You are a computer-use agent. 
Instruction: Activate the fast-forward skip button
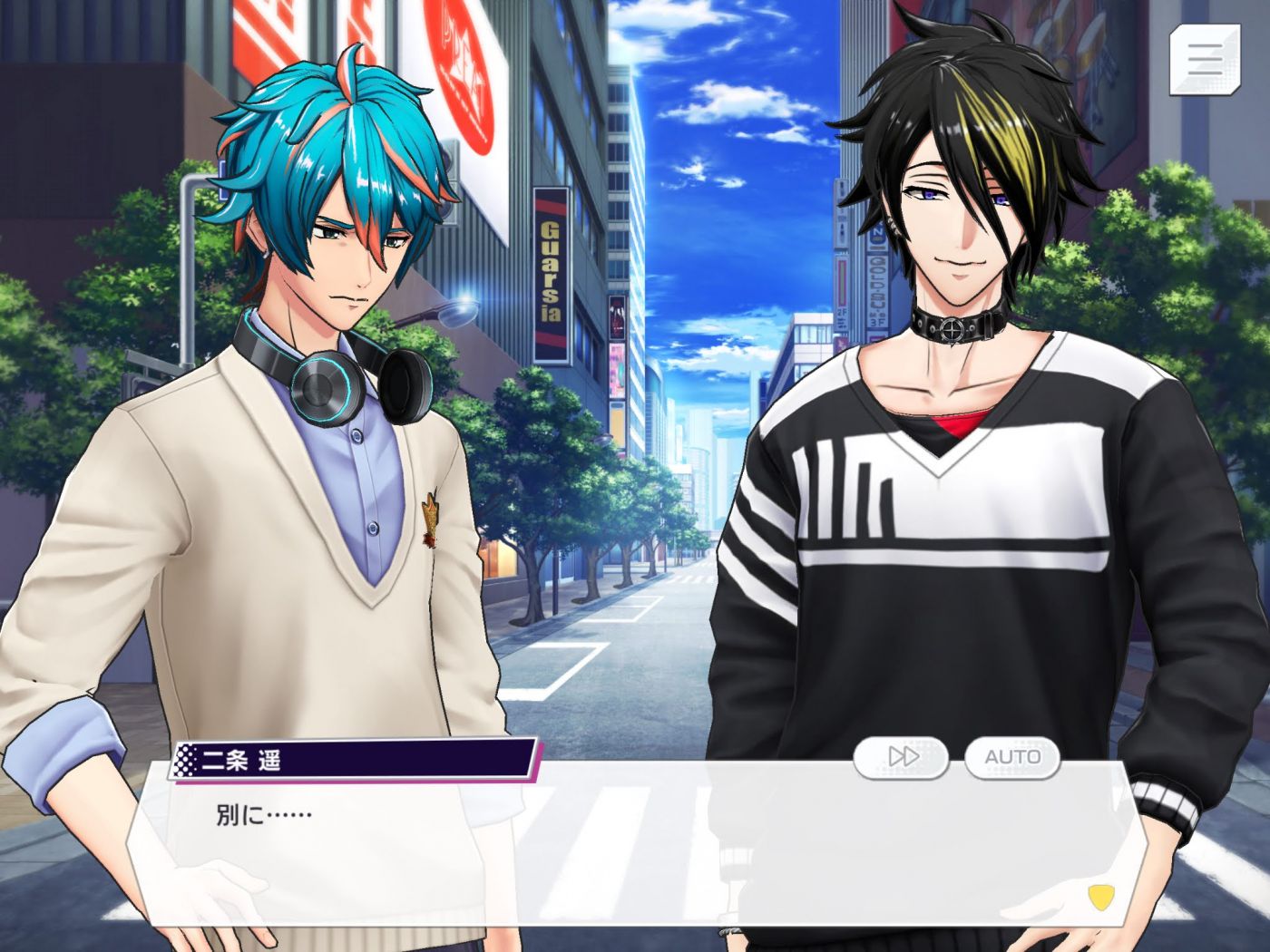pyautogui.click(x=901, y=756)
